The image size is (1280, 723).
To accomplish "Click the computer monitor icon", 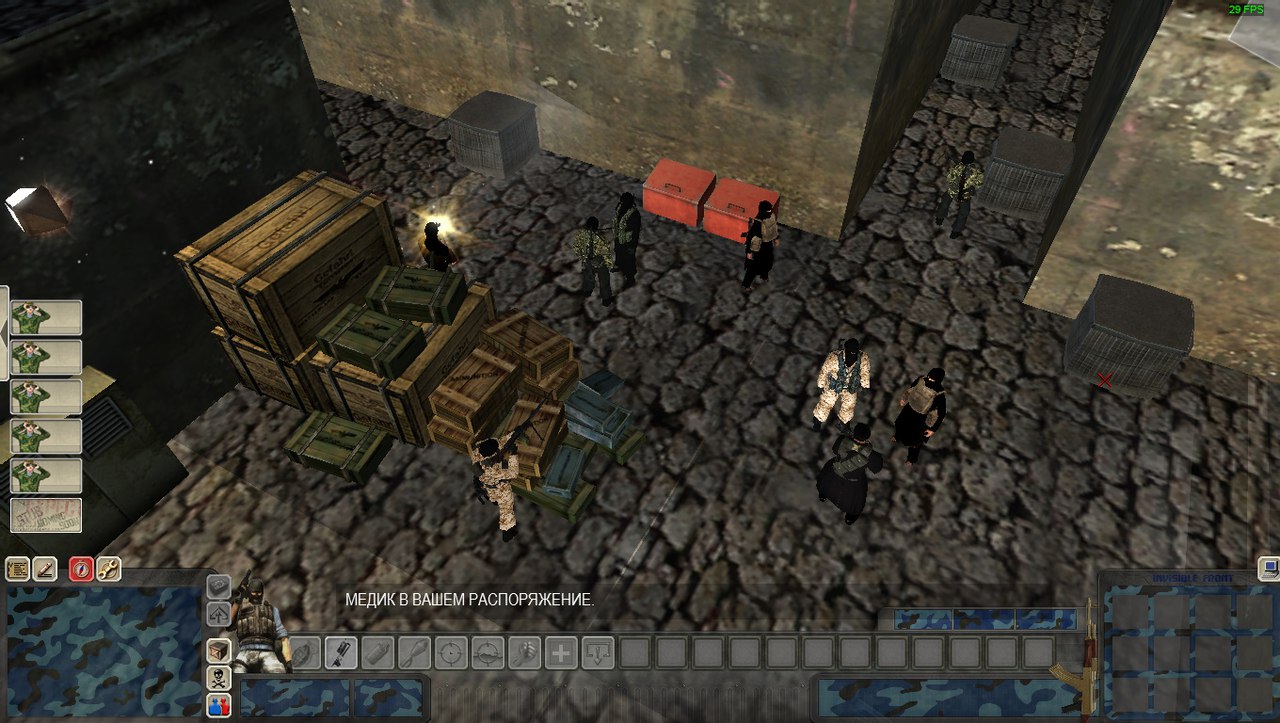I will (x=1269, y=569).
